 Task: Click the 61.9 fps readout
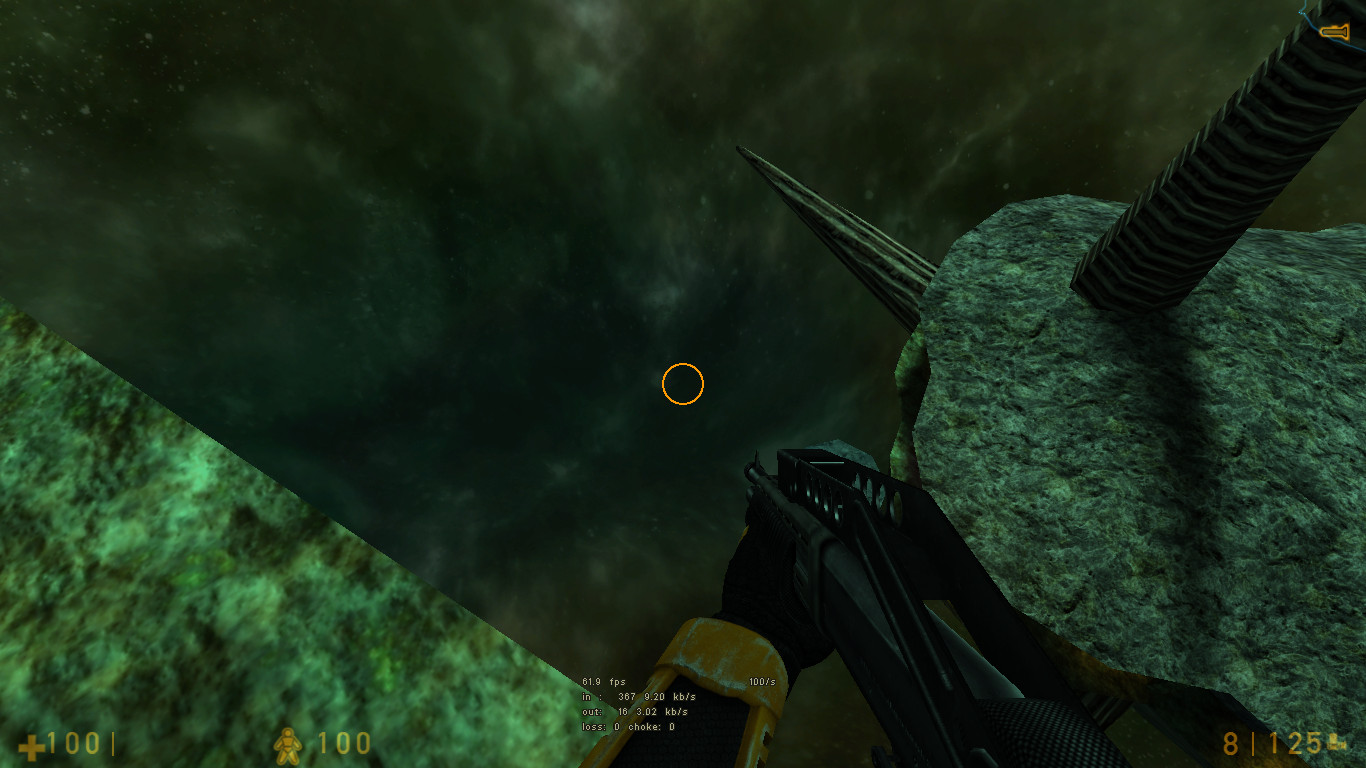click(x=605, y=680)
